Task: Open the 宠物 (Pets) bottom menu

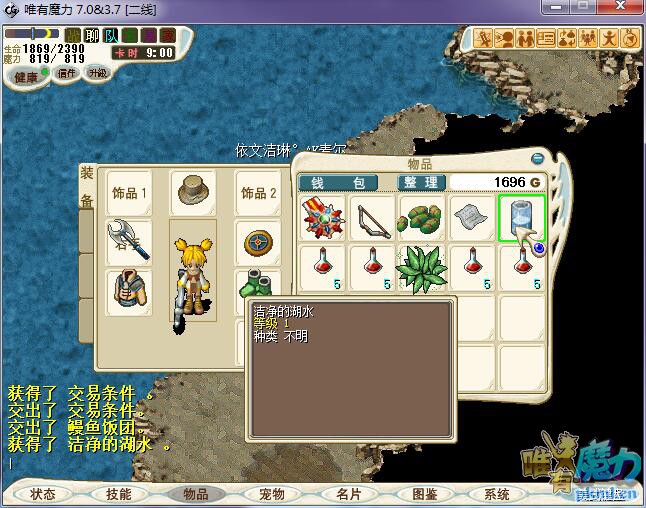Action: (271, 494)
